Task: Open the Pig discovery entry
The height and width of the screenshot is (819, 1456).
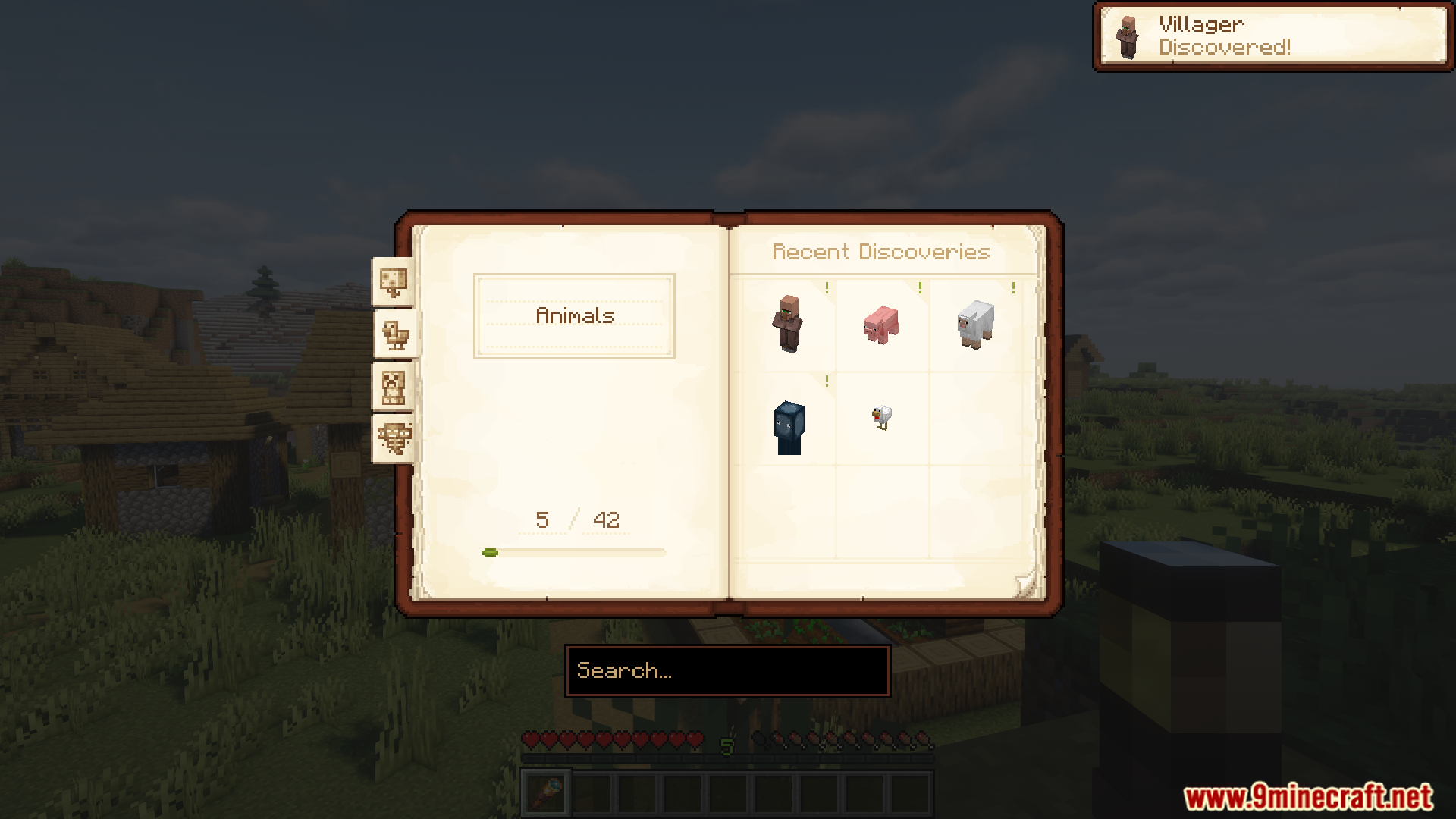Action: click(x=881, y=325)
